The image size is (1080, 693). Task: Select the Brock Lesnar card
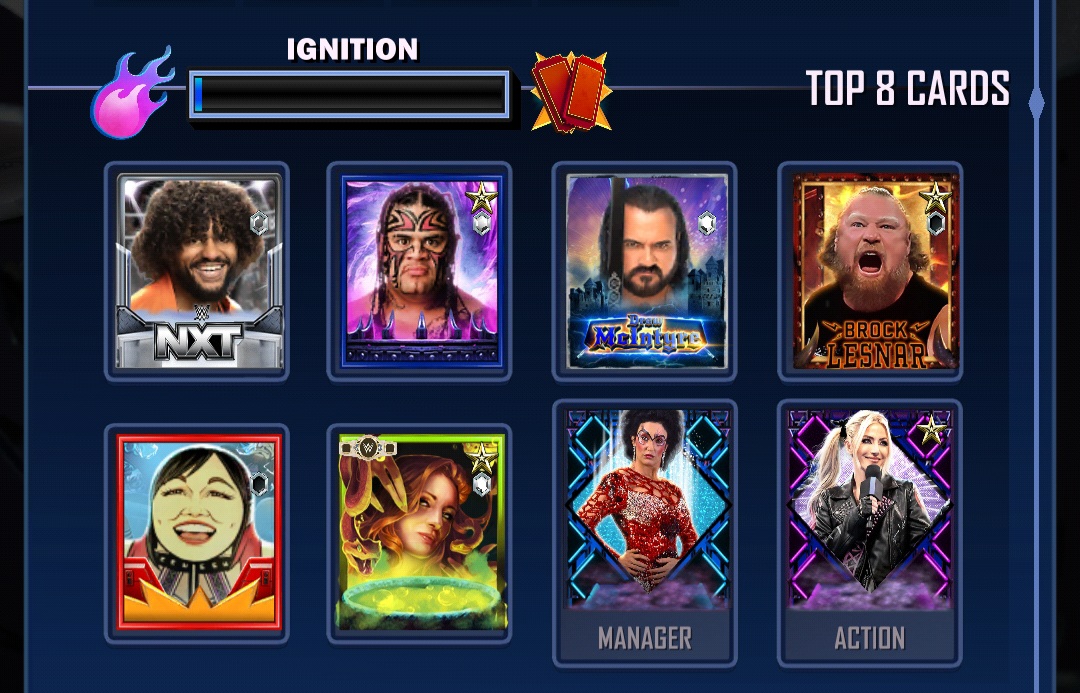click(870, 271)
